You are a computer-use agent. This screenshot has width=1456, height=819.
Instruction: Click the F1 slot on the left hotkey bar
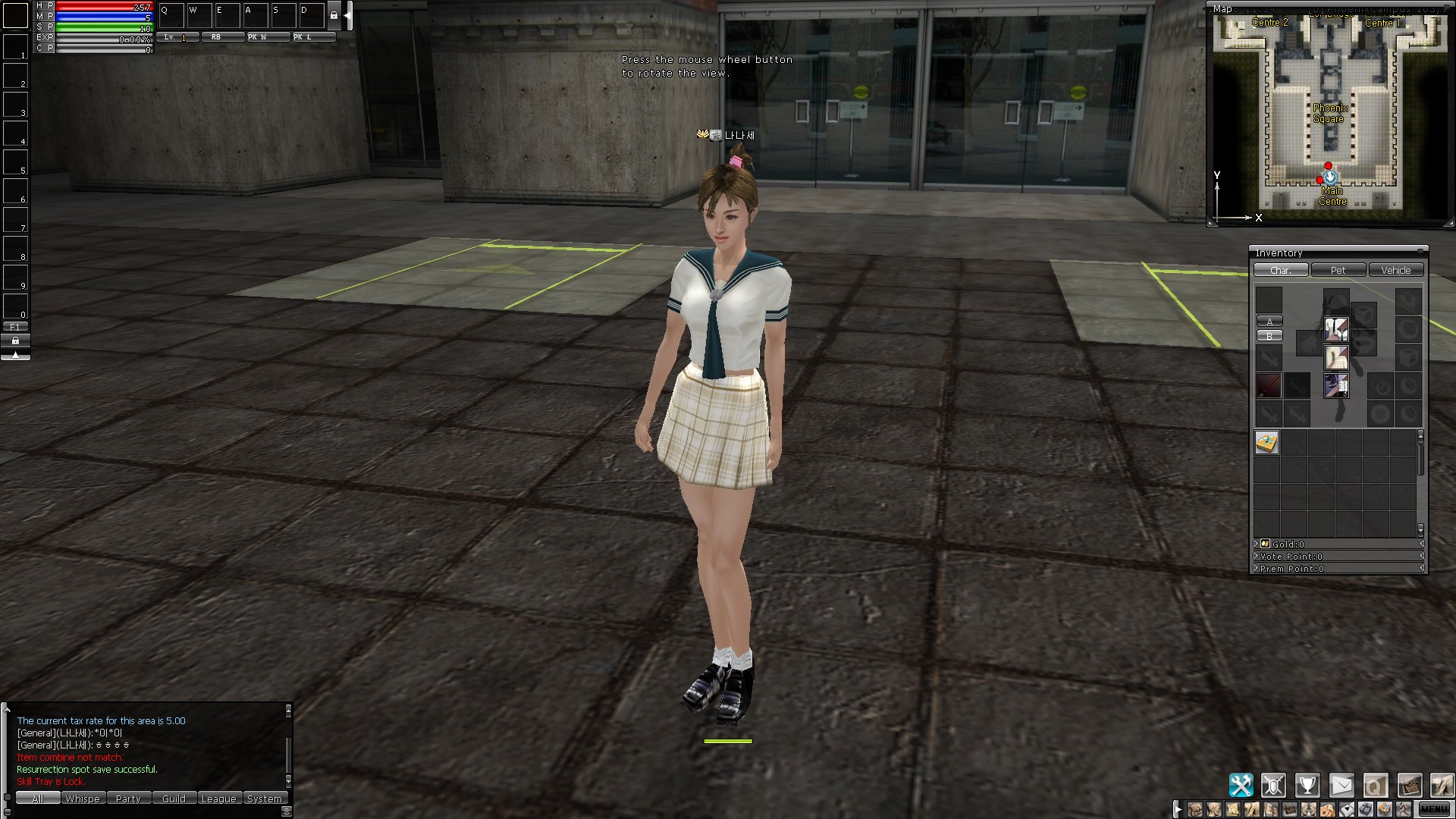pos(15,325)
